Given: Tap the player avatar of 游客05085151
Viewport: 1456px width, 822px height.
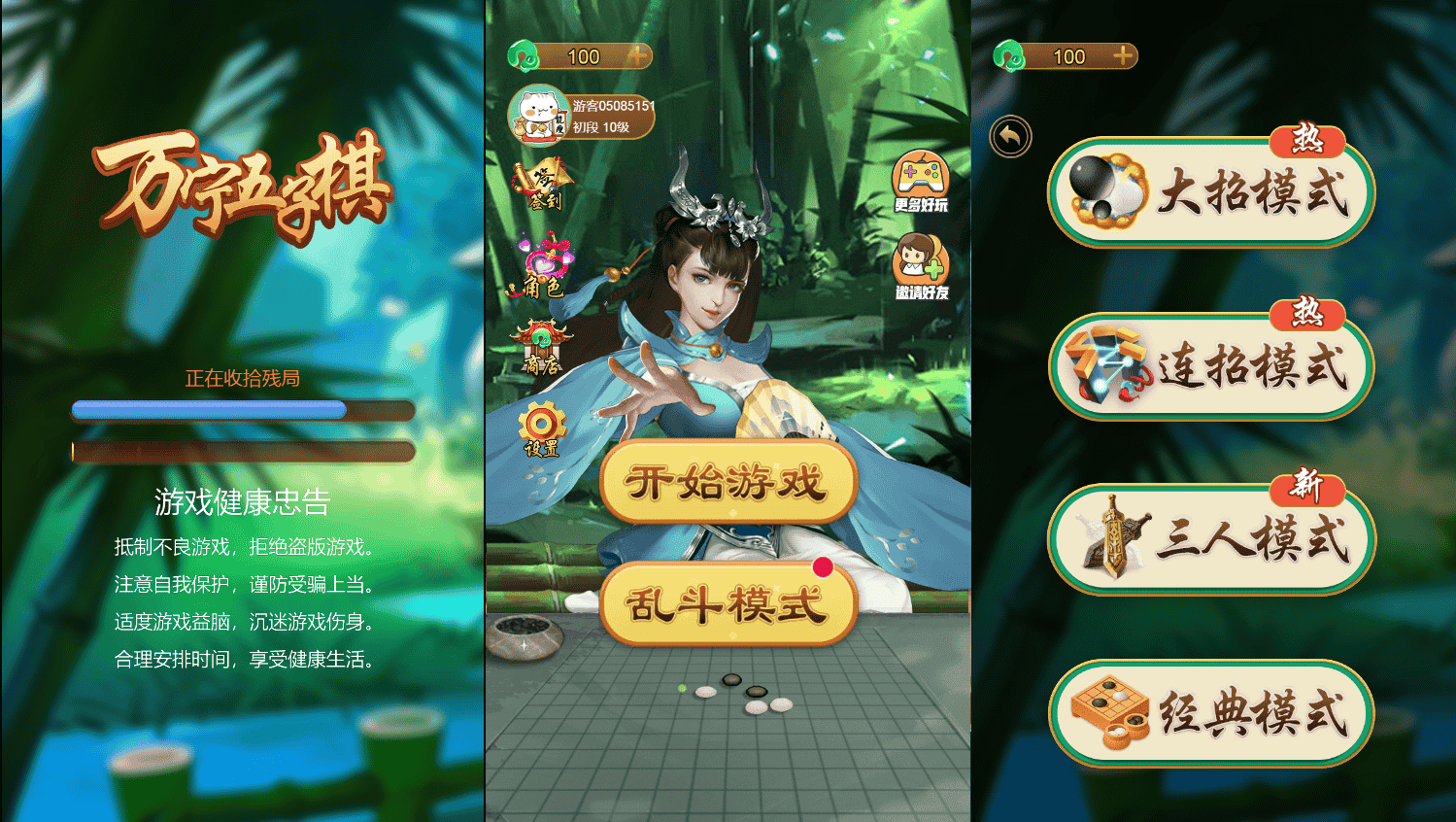Looking at the screenshot, I should tap(538, 114).
